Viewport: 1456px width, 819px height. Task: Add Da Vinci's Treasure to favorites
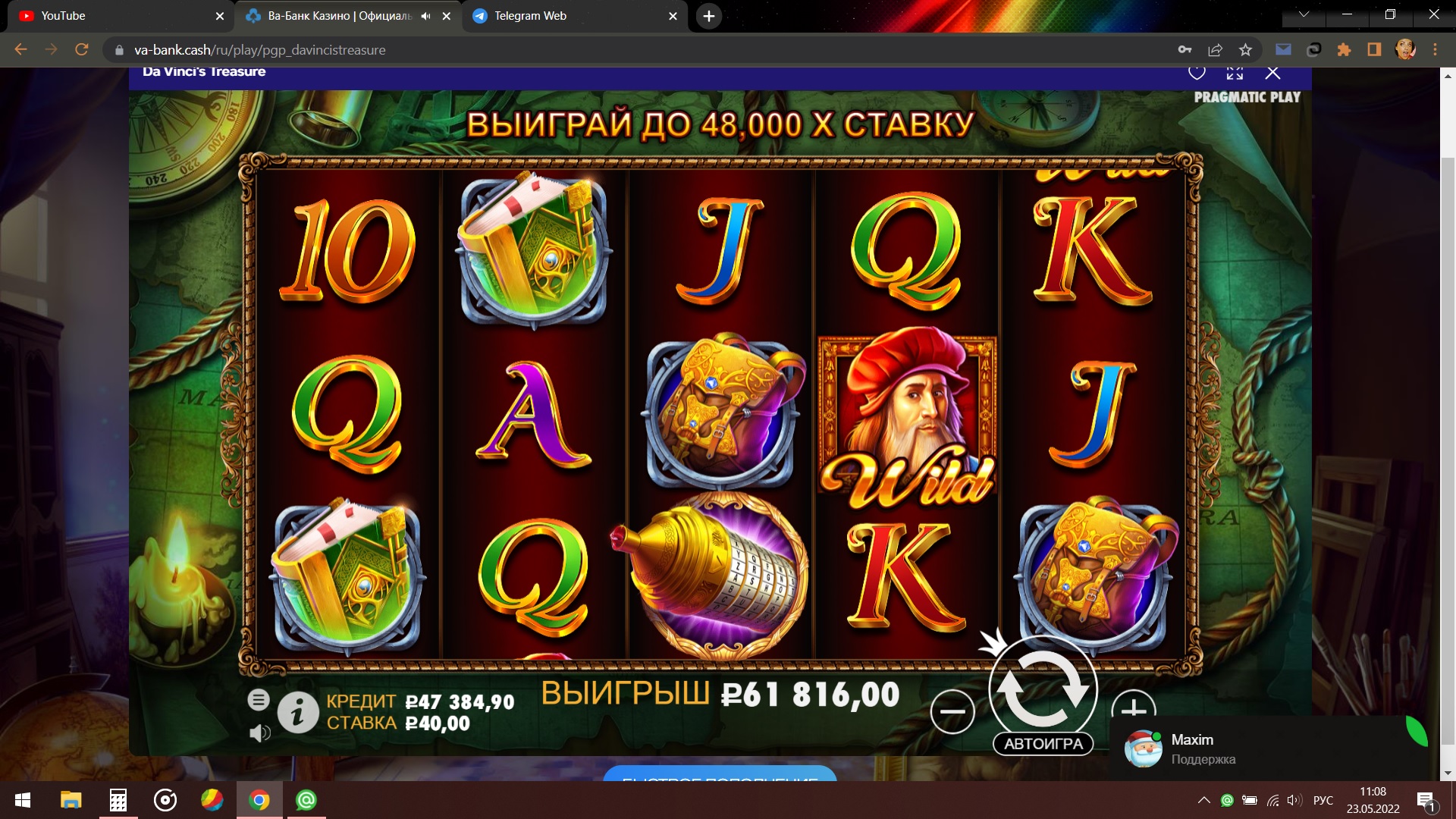click(x=1197, y=73)
